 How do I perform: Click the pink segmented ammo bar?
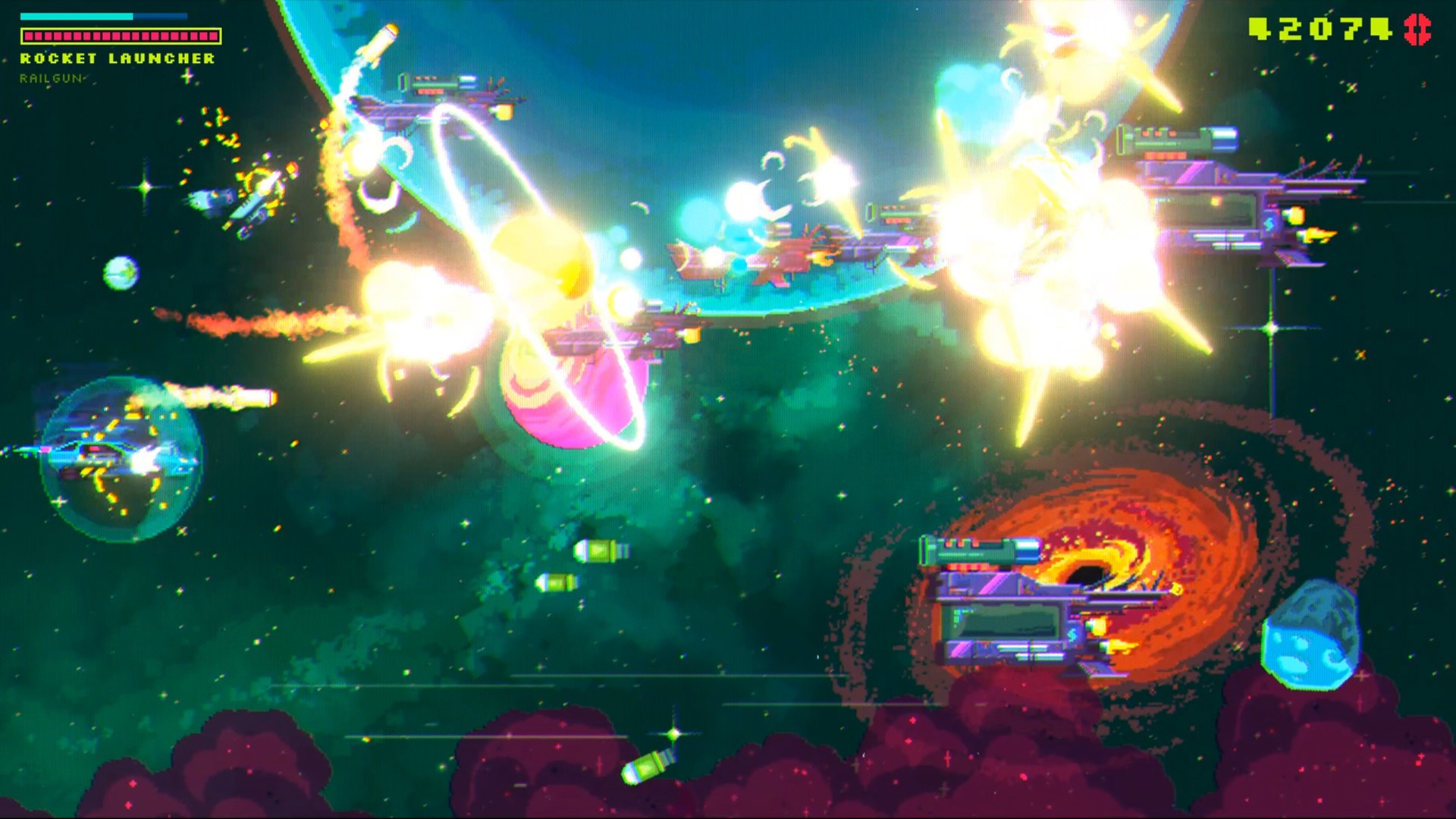pyautogui.click(x=121, y=35)
